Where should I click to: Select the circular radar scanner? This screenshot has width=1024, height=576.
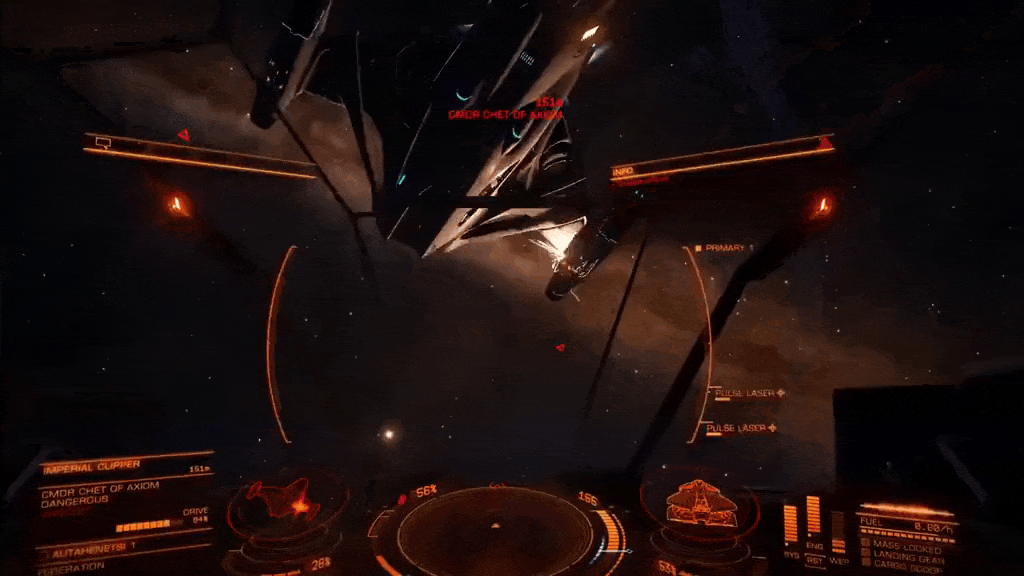tap(494, 528)
